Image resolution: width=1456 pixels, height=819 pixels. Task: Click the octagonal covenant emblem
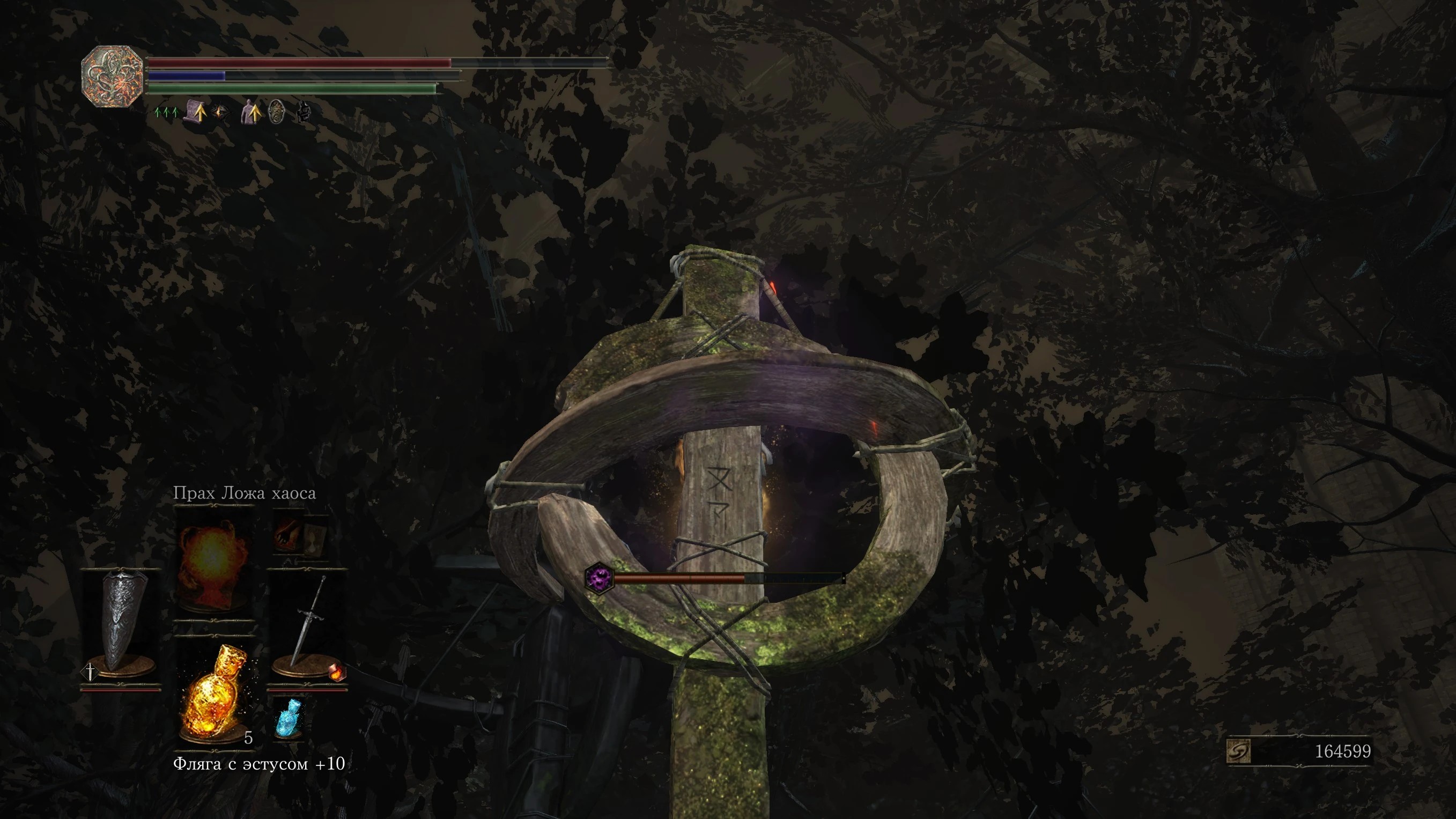click(112, 76)
